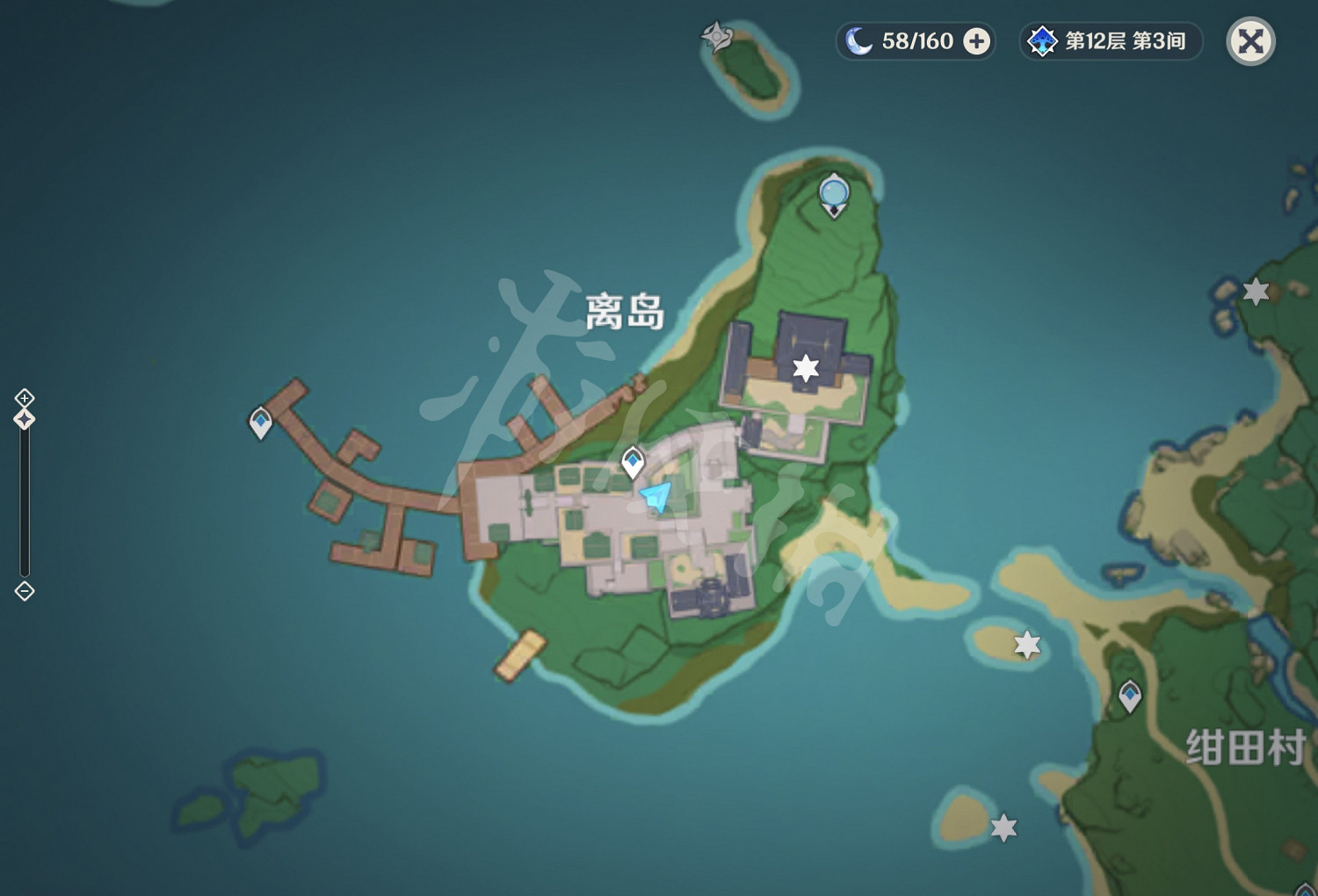Screen dimensions: 1318x896
Task: Click the zoom-out diamond below the slider
Action: [x=23, y=592]
